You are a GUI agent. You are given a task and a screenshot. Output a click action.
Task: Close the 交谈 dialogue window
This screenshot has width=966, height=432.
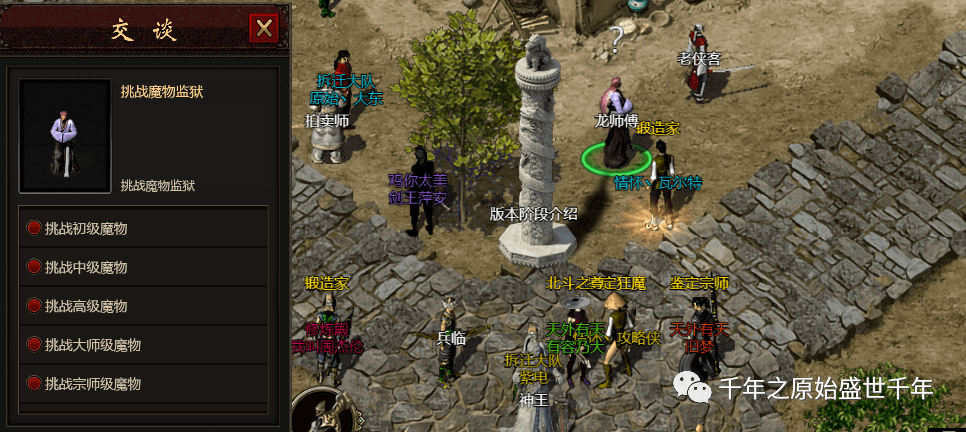click(264, 29)
